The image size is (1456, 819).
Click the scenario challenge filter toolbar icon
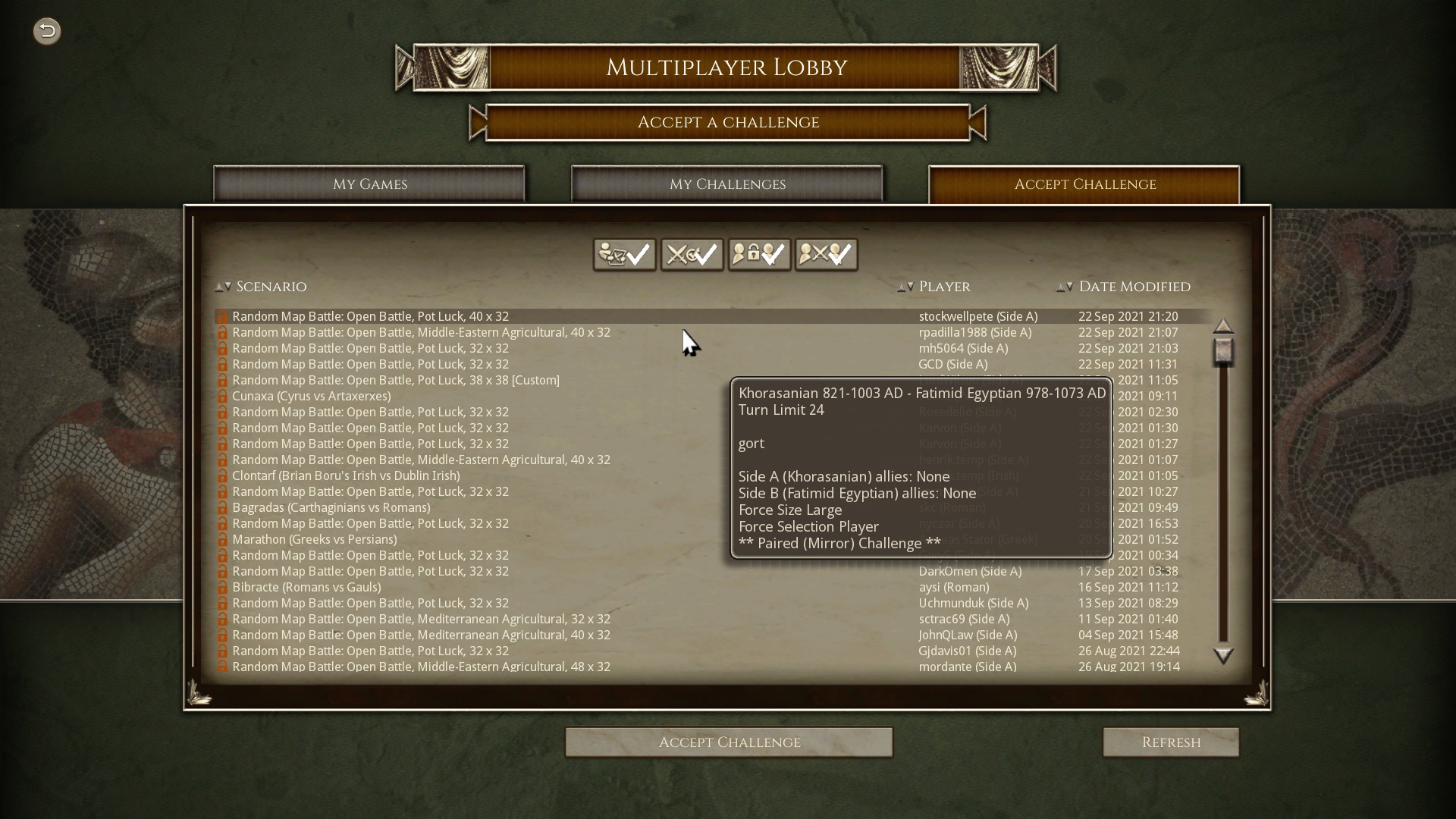tap(624, 254)
